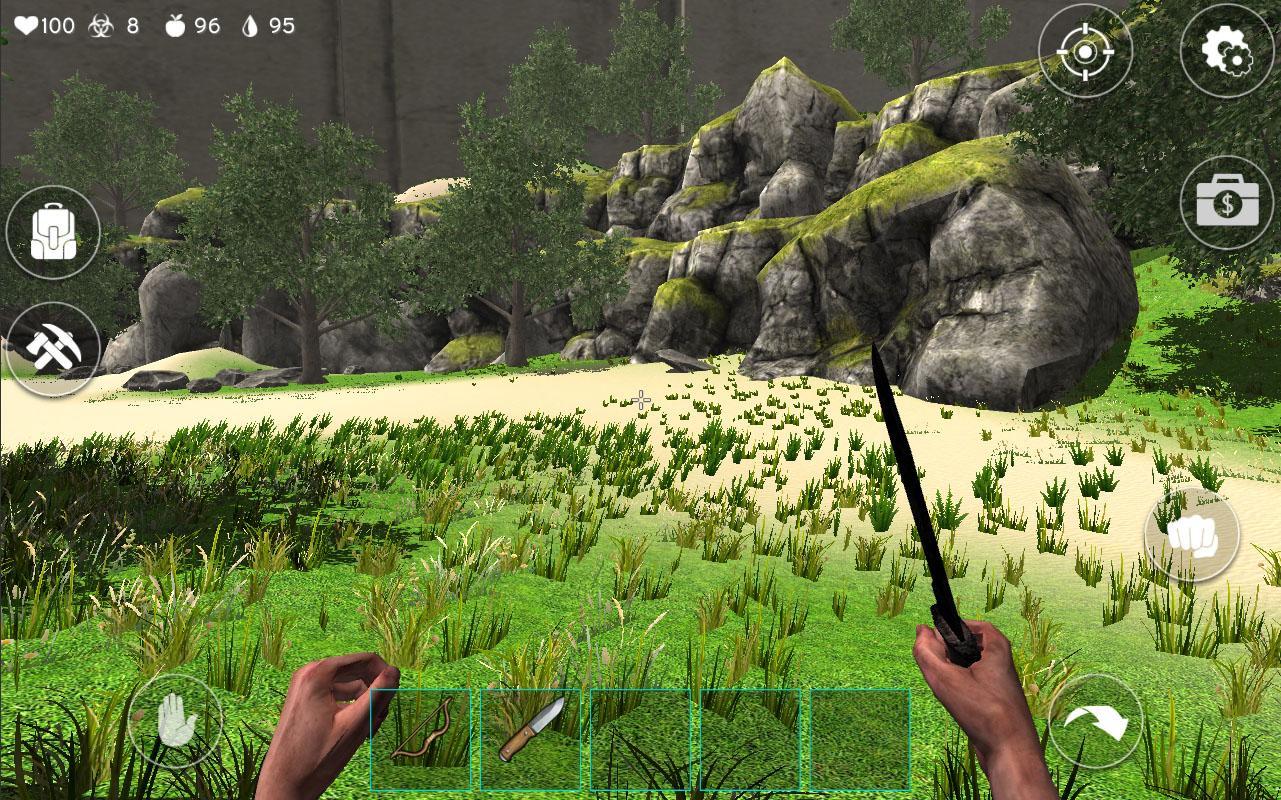
Task: Tap the water drop thirst indicator
Action: pyautogui.click(x=250, y=25)
